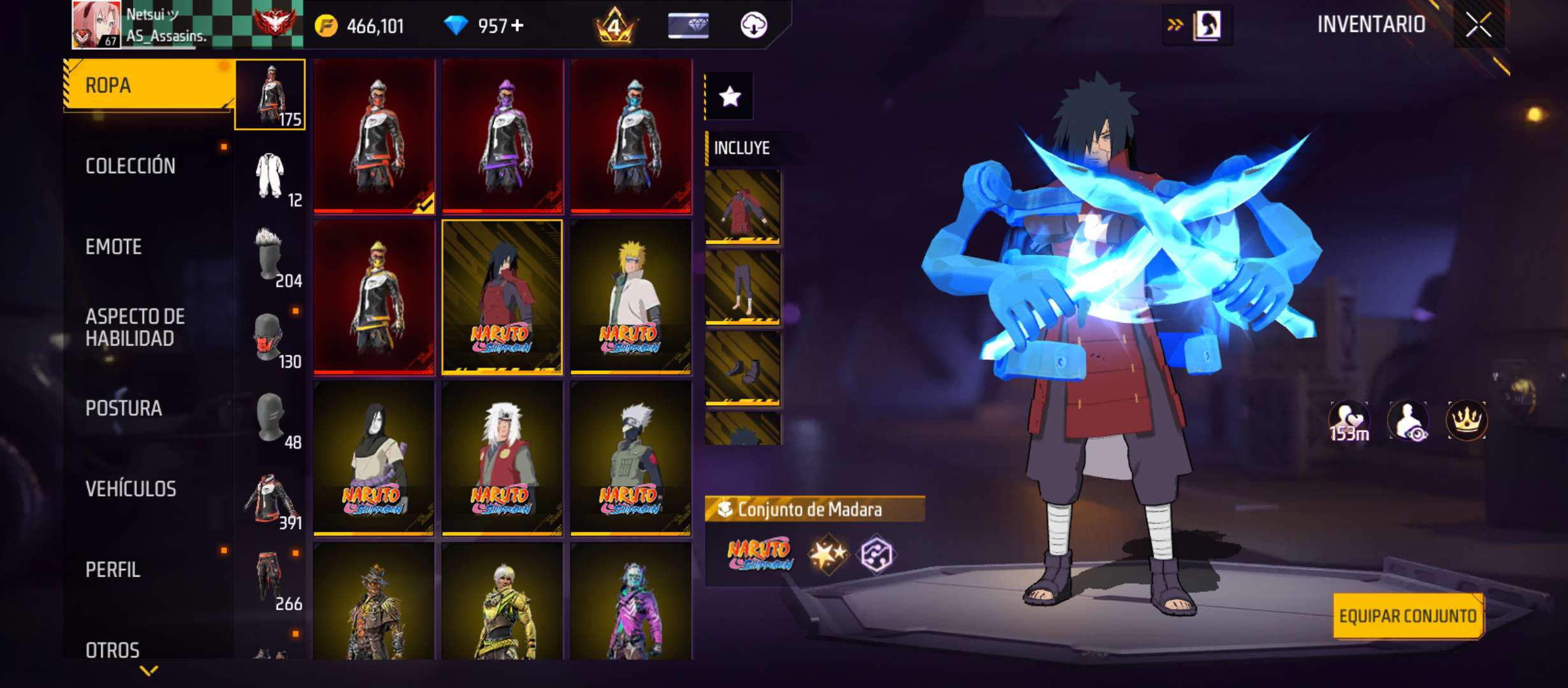Open the crown icon beside the character
Viewport: 1568px width, 688px height.
(x=1466, y=420)
